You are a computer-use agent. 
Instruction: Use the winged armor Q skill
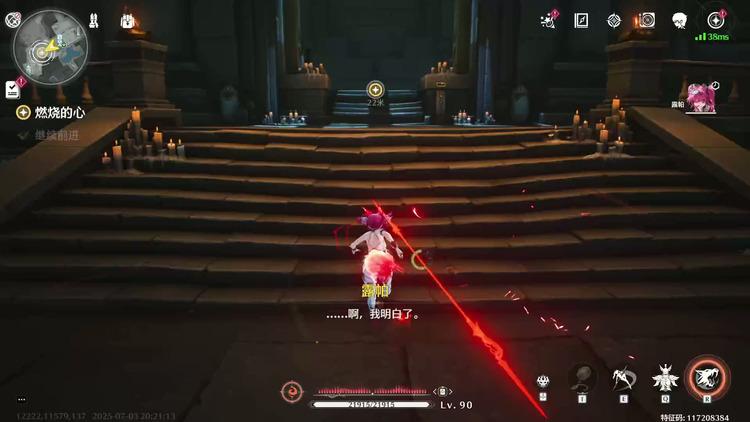click(x=663, y=378)
